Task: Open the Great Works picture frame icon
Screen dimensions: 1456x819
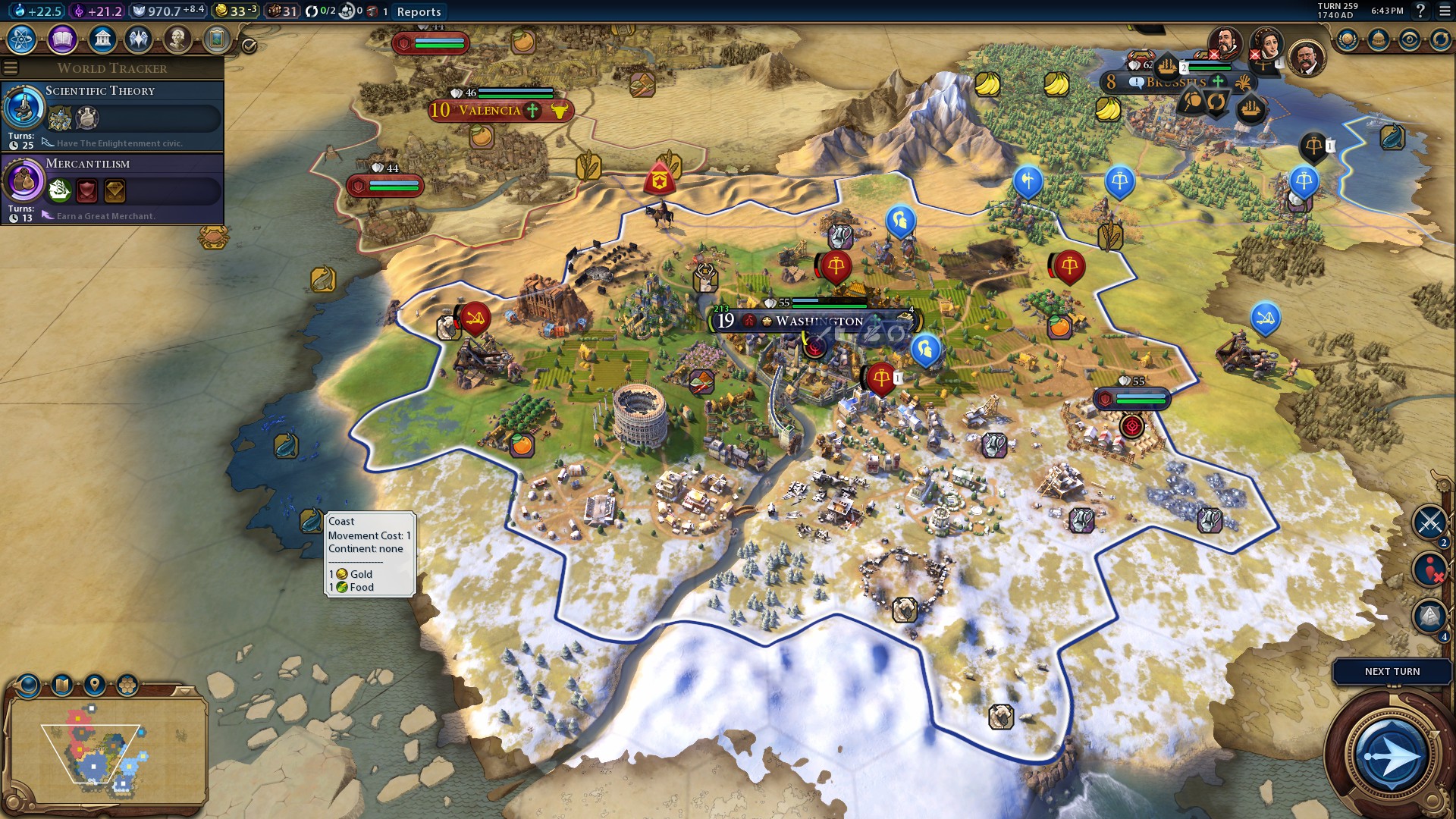Action: pos(217,39)
